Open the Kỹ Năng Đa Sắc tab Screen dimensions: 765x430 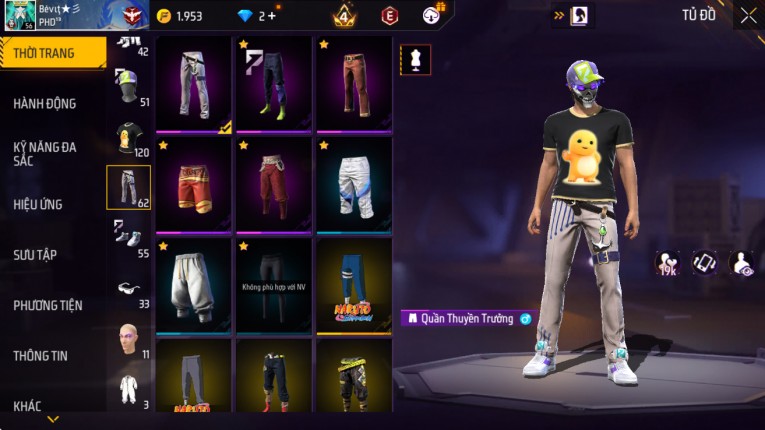[x=45, y=153]
